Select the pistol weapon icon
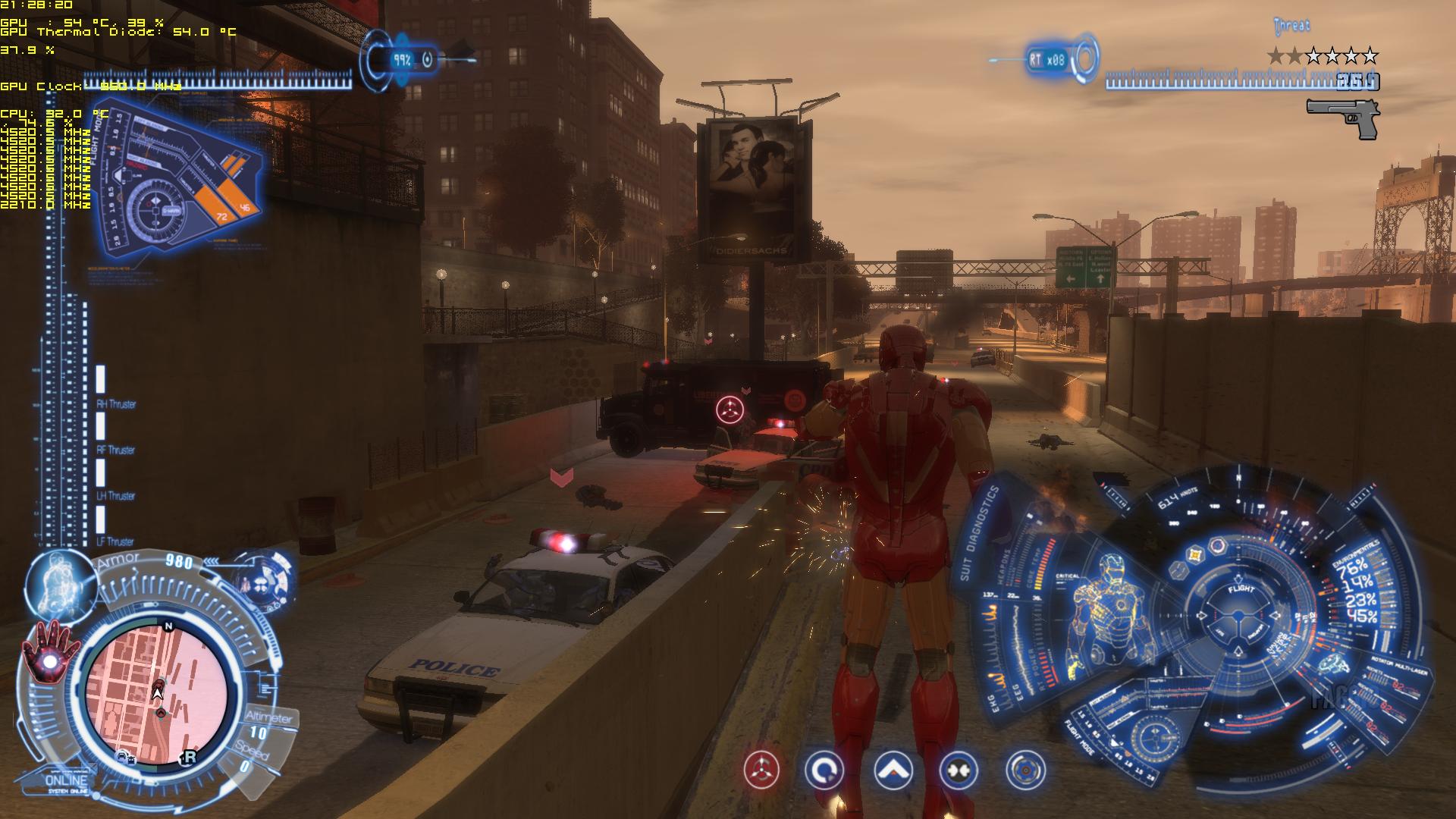 (1343, 118)
